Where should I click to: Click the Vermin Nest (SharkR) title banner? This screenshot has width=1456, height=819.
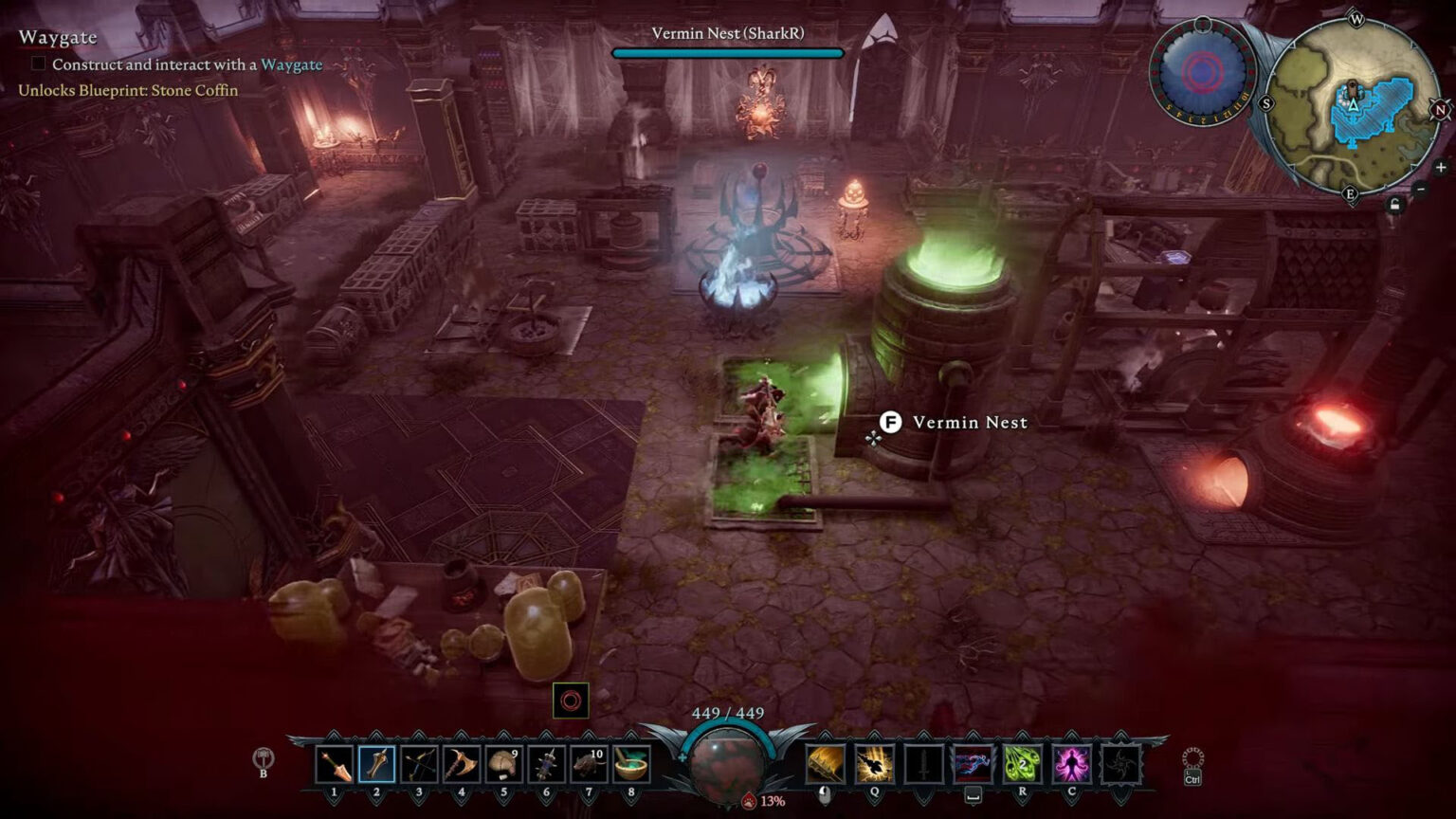[728, 31]
